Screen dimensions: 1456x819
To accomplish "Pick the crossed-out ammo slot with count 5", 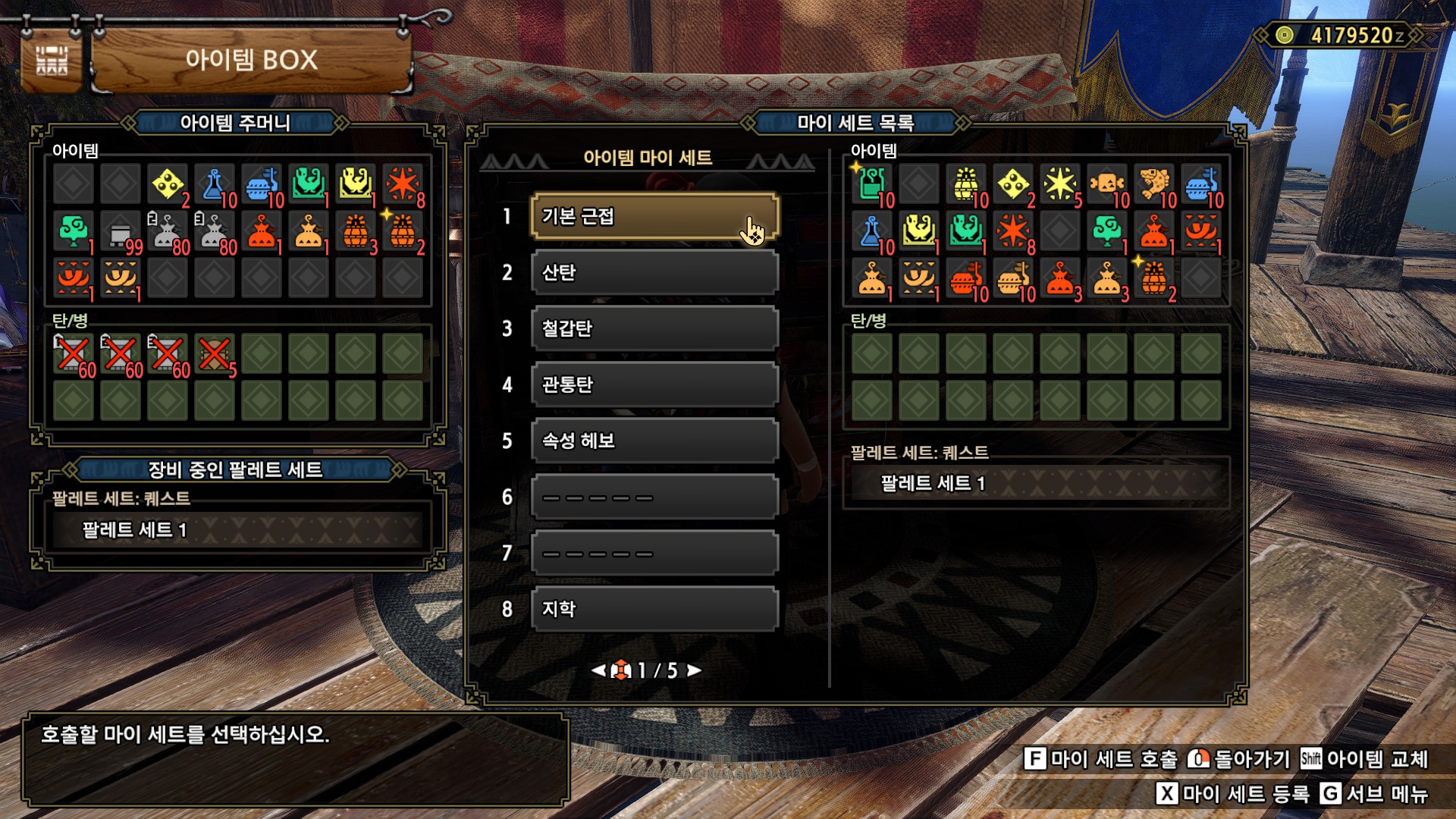I will pyautogui.click(x=215, y=354).
